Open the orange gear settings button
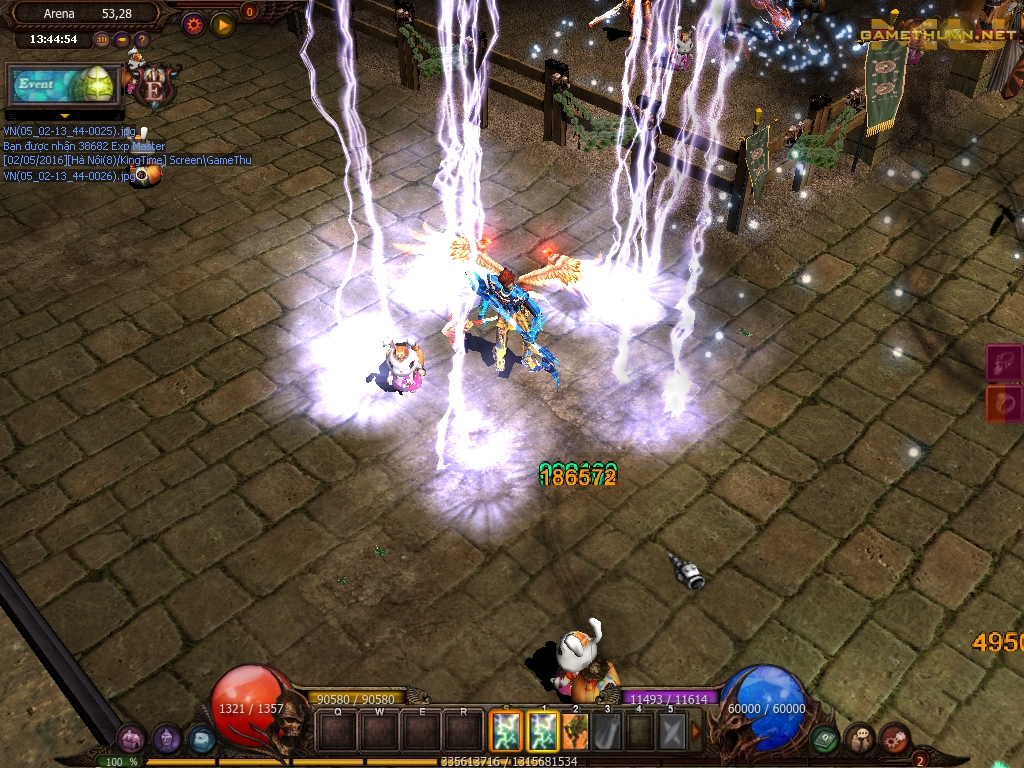This screenshot has width=1024, height=768. pyautogui.click(x=193, y=24)
